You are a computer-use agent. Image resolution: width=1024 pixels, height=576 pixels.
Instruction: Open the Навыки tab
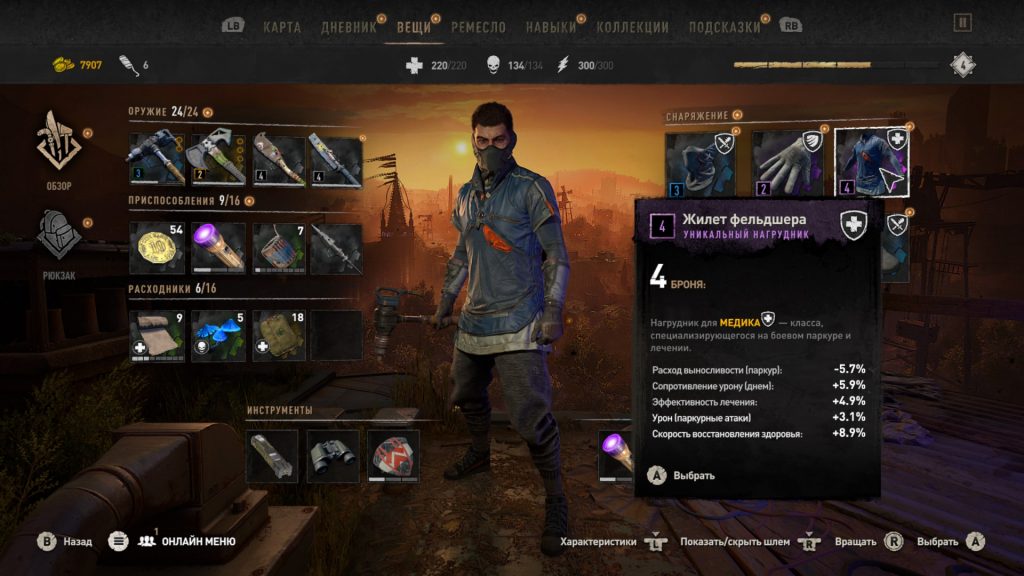click(x=550, y=27)
